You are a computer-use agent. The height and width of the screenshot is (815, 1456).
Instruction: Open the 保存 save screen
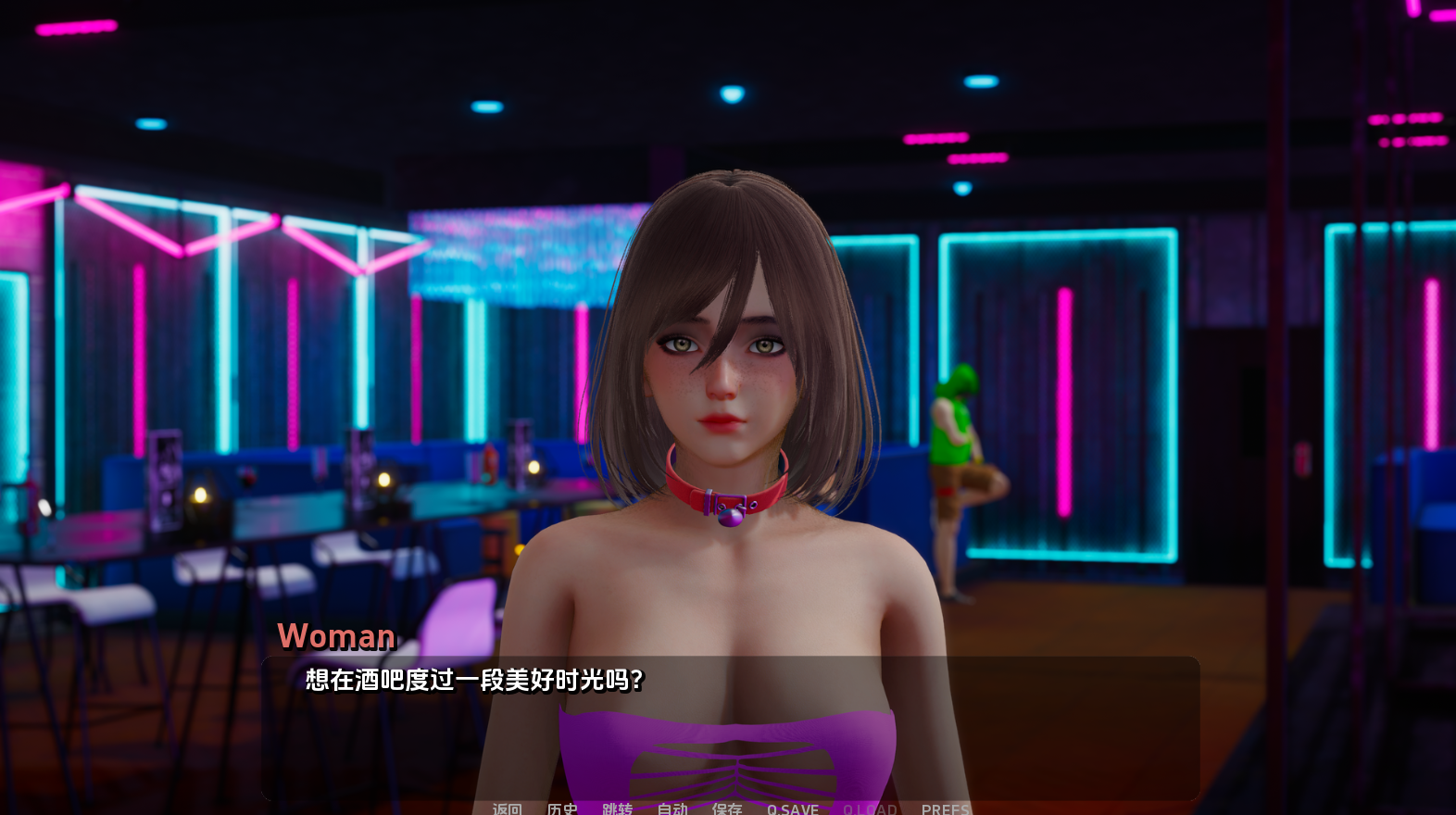[x=727, y=808]
